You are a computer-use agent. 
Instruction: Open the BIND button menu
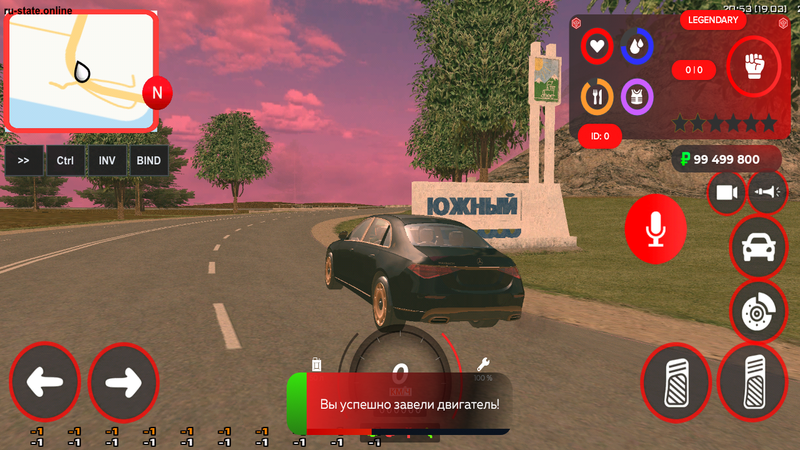pos(149,160)
